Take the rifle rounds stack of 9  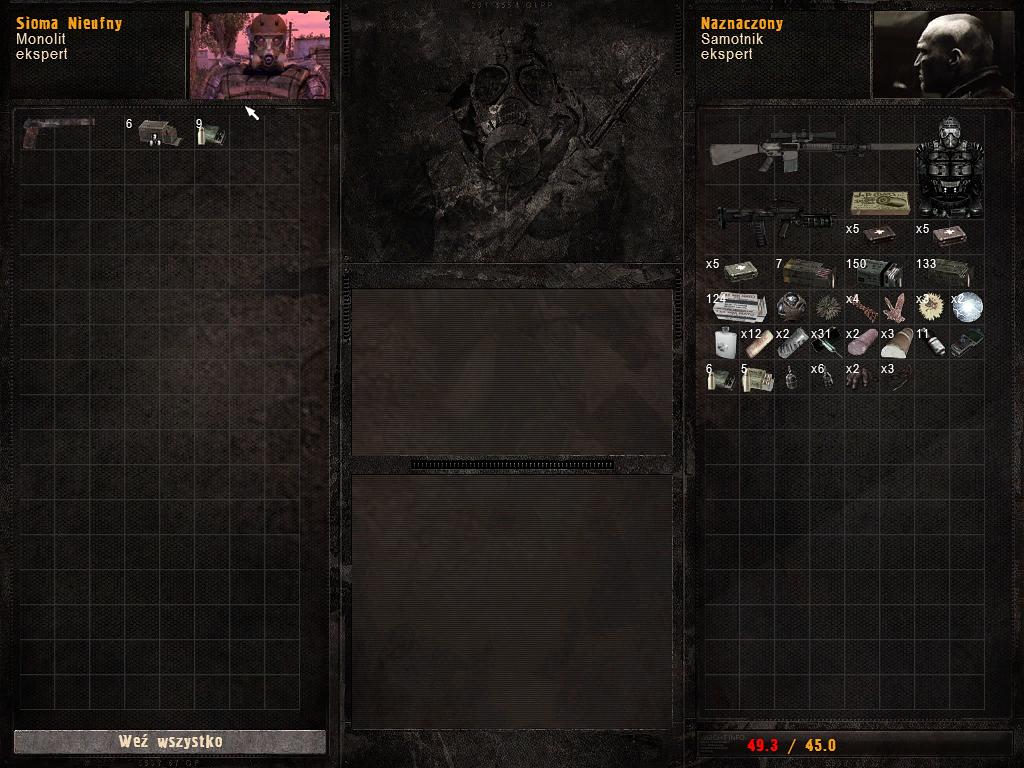click(211, 133)
